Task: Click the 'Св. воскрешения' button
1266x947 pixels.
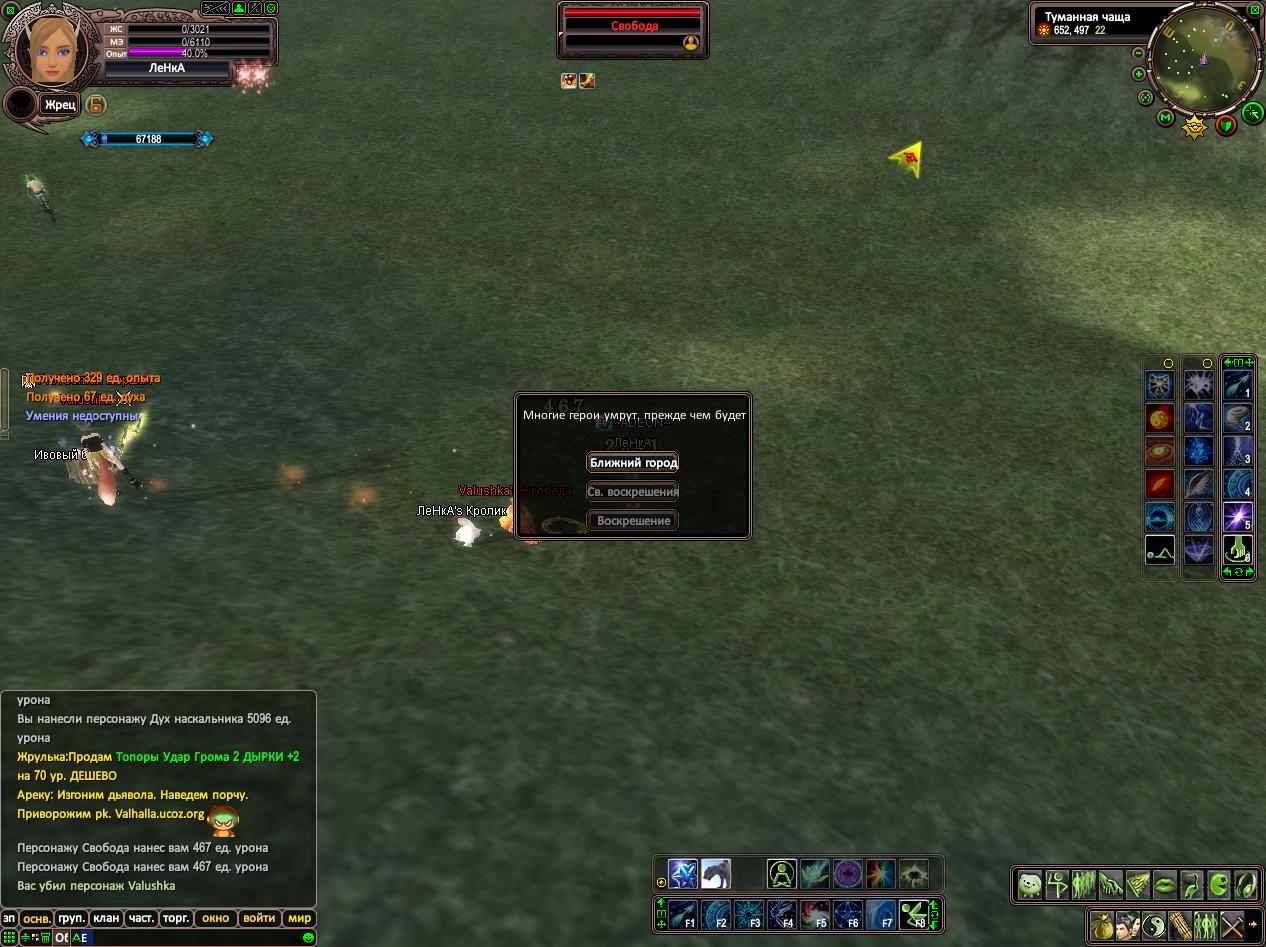Action: (633, 492)
